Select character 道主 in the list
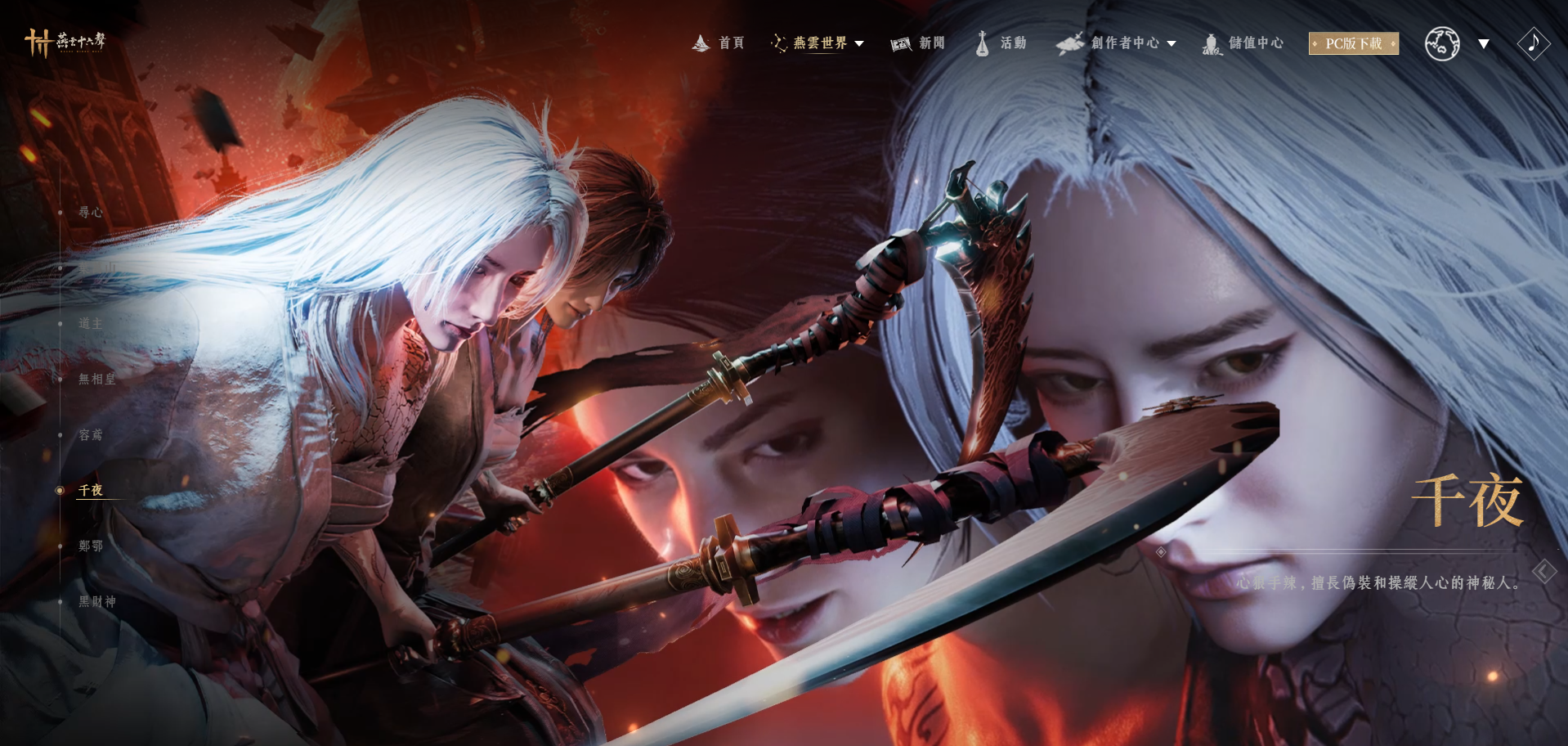 click(90, 324)
